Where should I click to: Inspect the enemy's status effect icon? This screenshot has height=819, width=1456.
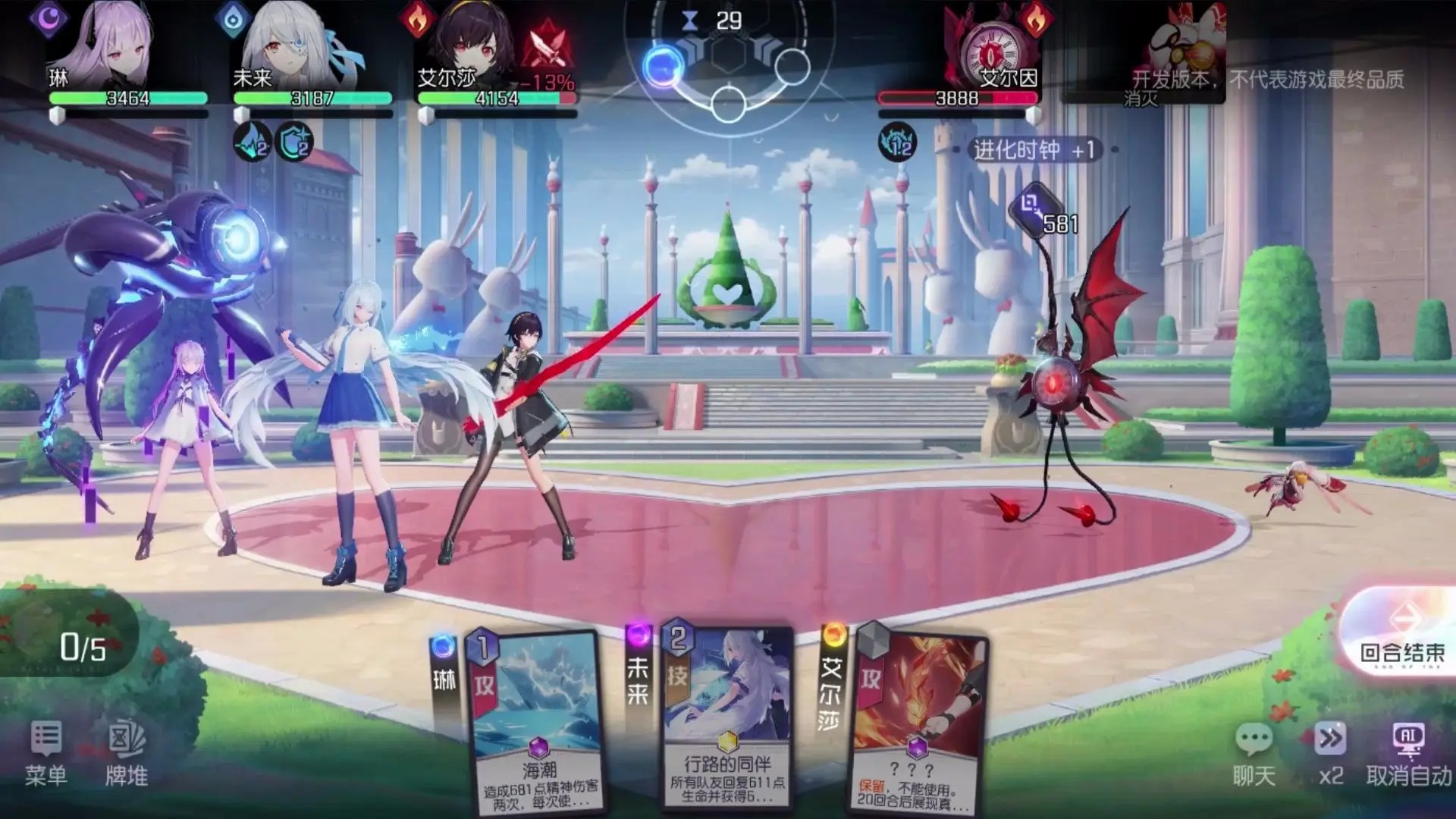898,142
